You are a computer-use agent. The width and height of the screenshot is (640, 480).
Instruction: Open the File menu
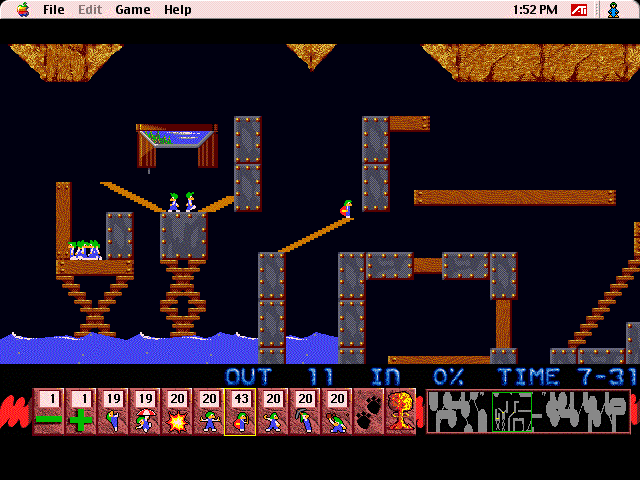[53, 10]
